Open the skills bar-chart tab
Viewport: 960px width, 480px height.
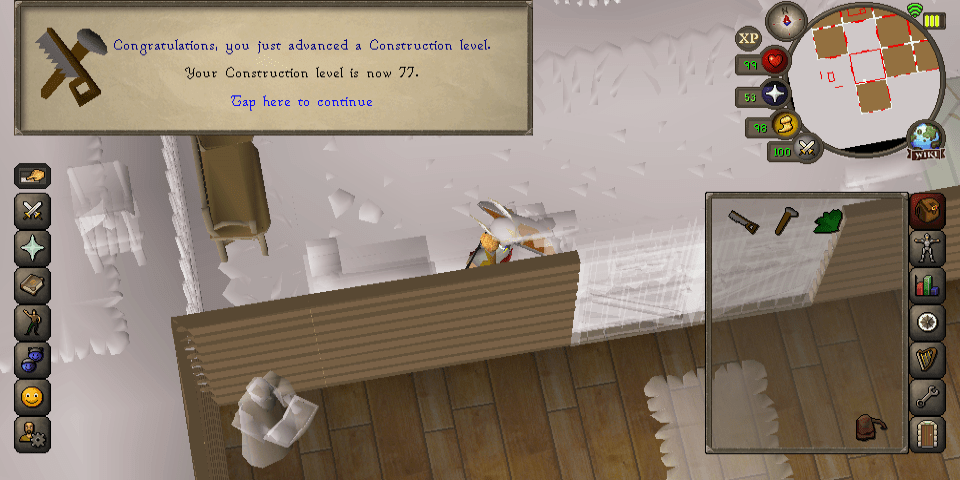click(x=927, y=285)
